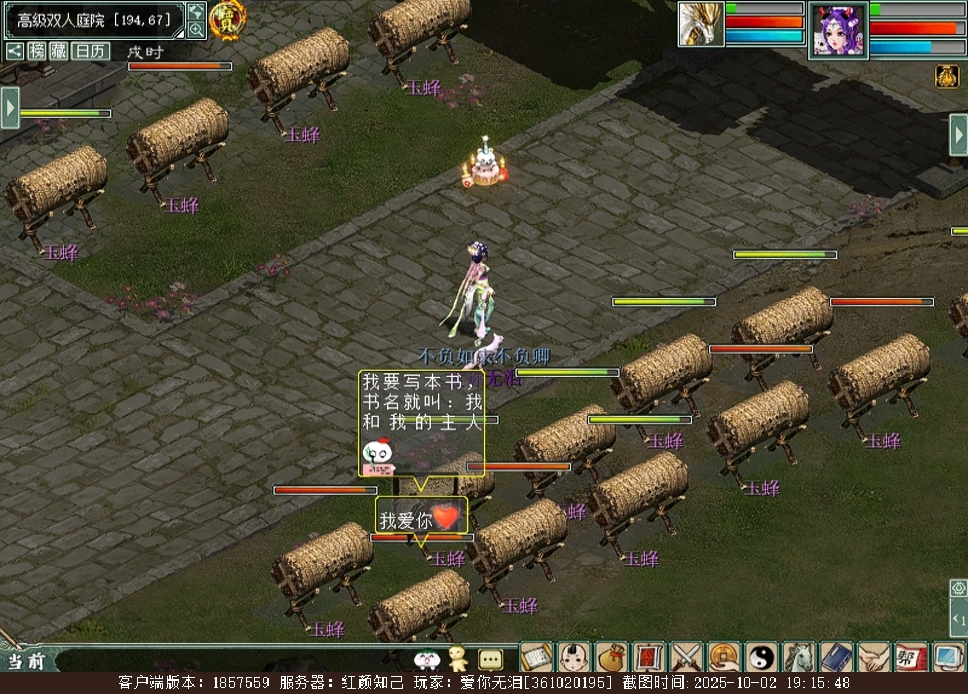
Task: Click the child face icon in toolbar
Action: (573, 657)
